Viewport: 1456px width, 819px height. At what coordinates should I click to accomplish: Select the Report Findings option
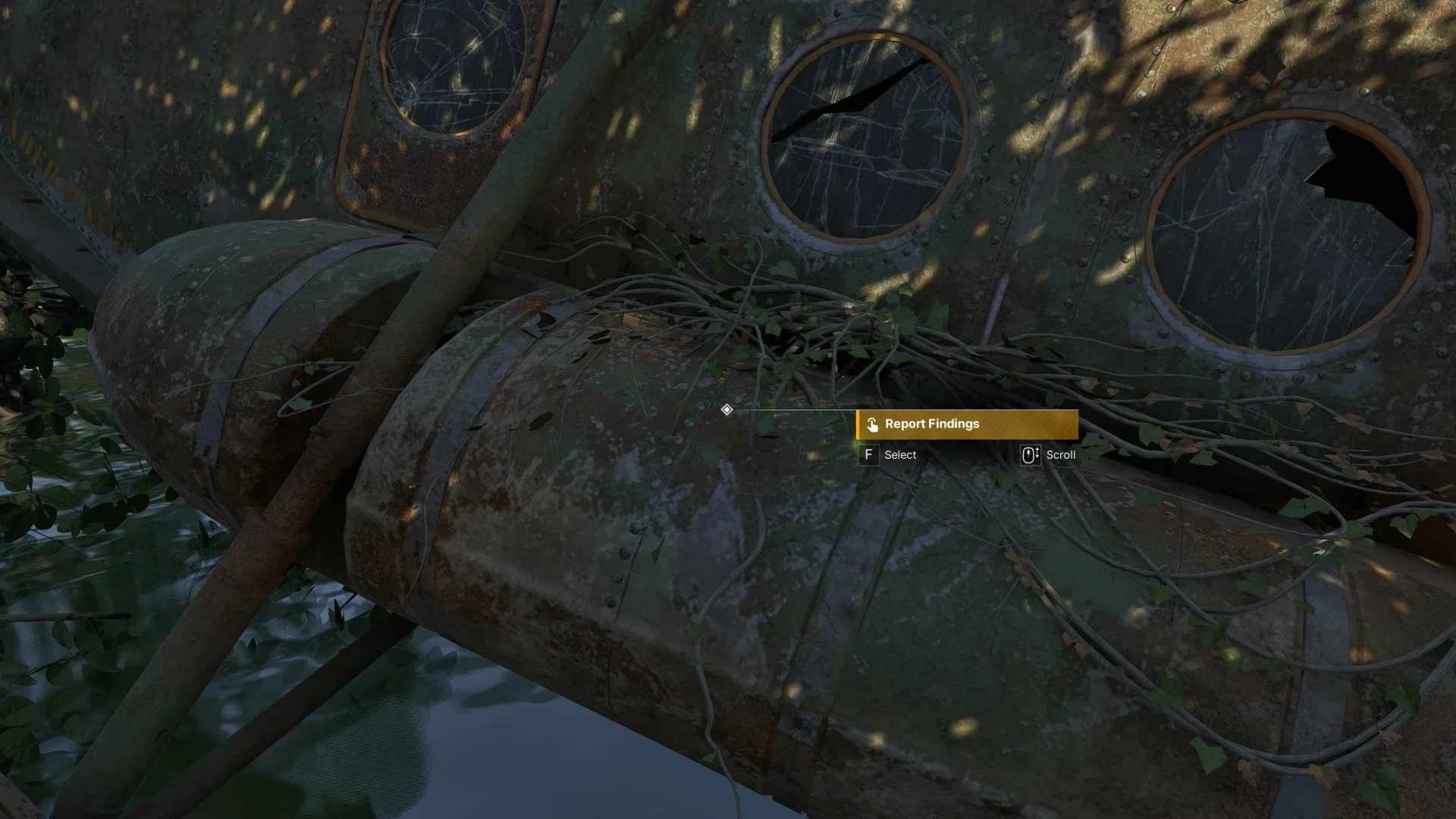(966, 425)
